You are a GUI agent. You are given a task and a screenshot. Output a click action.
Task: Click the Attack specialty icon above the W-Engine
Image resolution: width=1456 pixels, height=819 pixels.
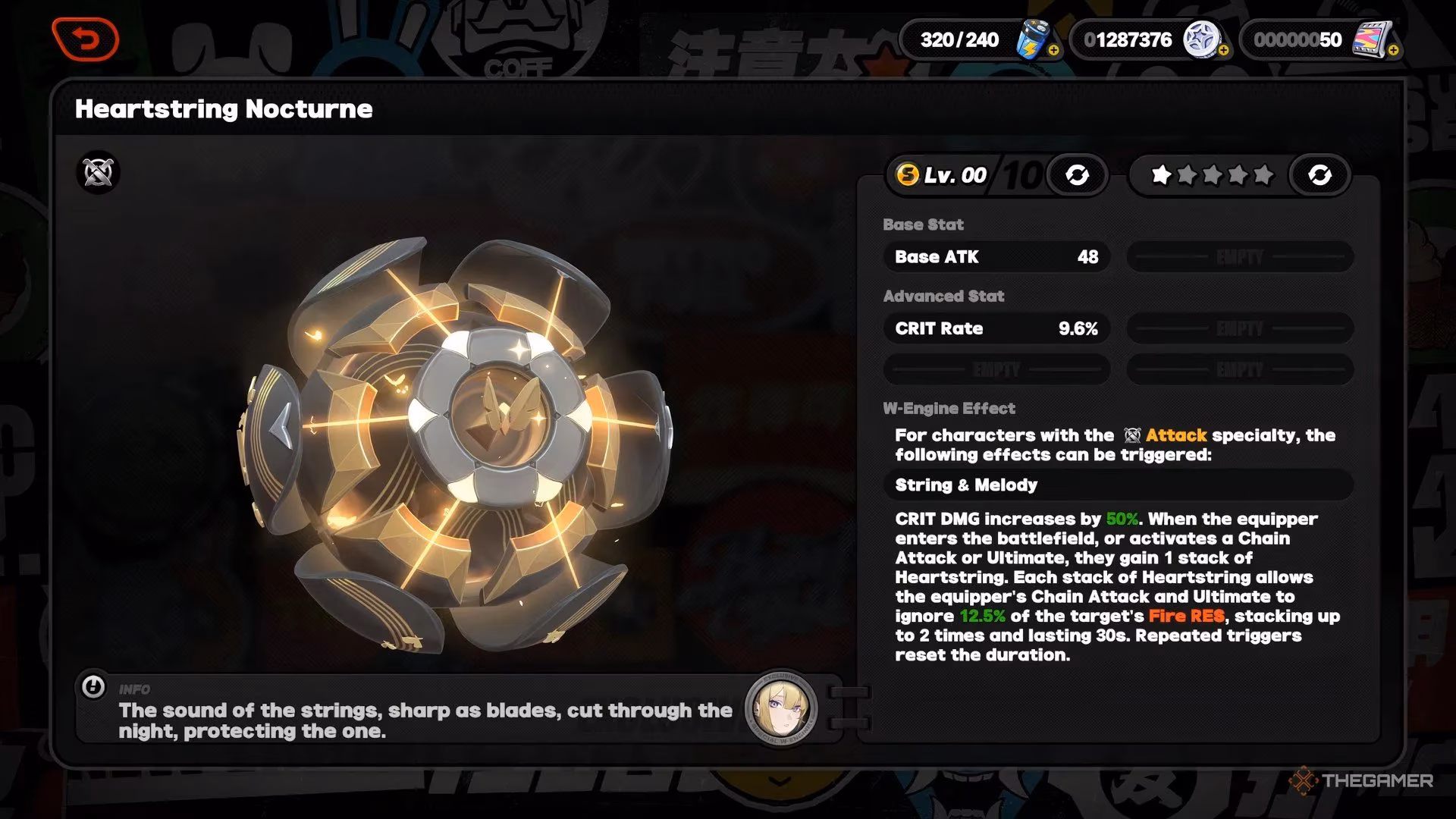[x=99, y=173]
